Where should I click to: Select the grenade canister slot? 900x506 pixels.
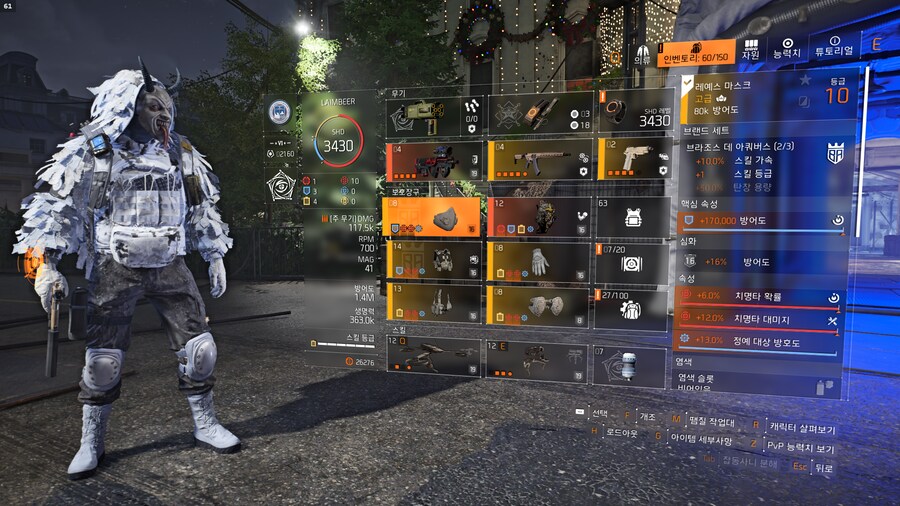632,365
